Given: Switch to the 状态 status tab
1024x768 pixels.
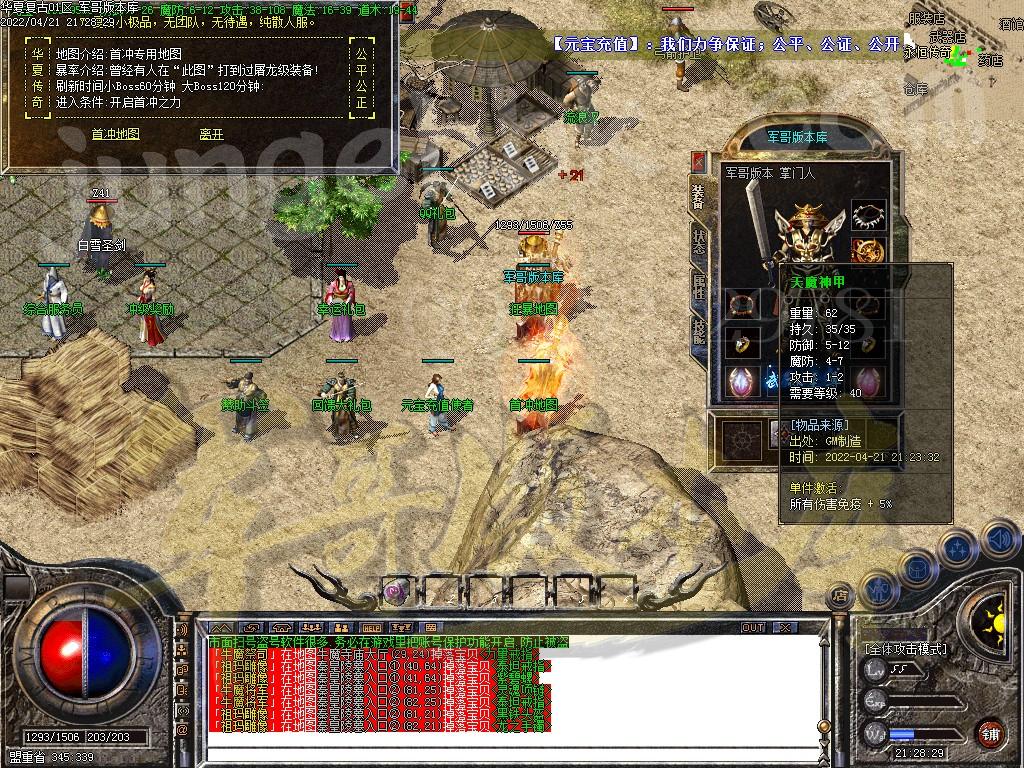Looking at the screenshot, I should click(698, 239).
